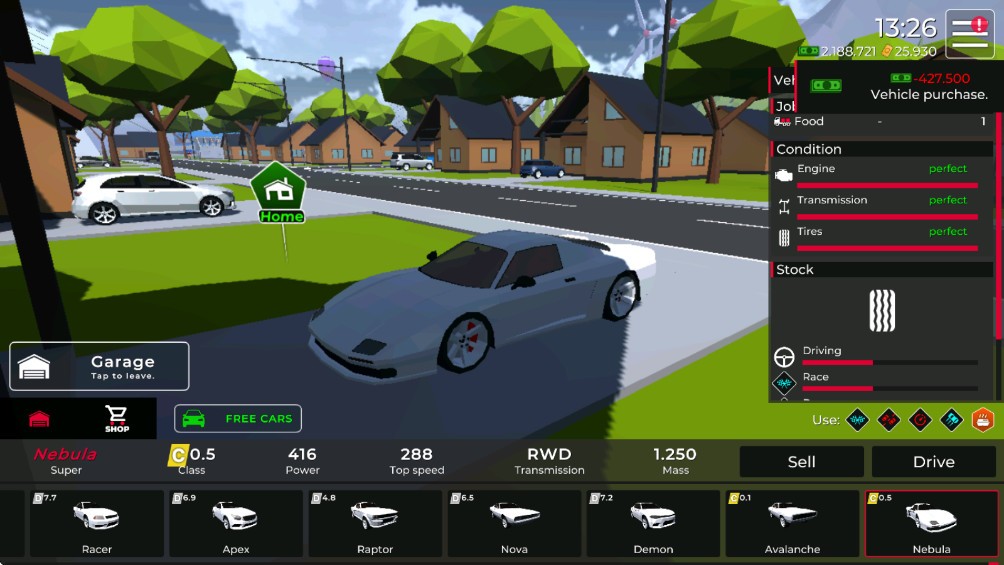Select the Racer car thumbnail
Image resolution: width=1004 pixels, height=565 pixels.
(97, 523)
